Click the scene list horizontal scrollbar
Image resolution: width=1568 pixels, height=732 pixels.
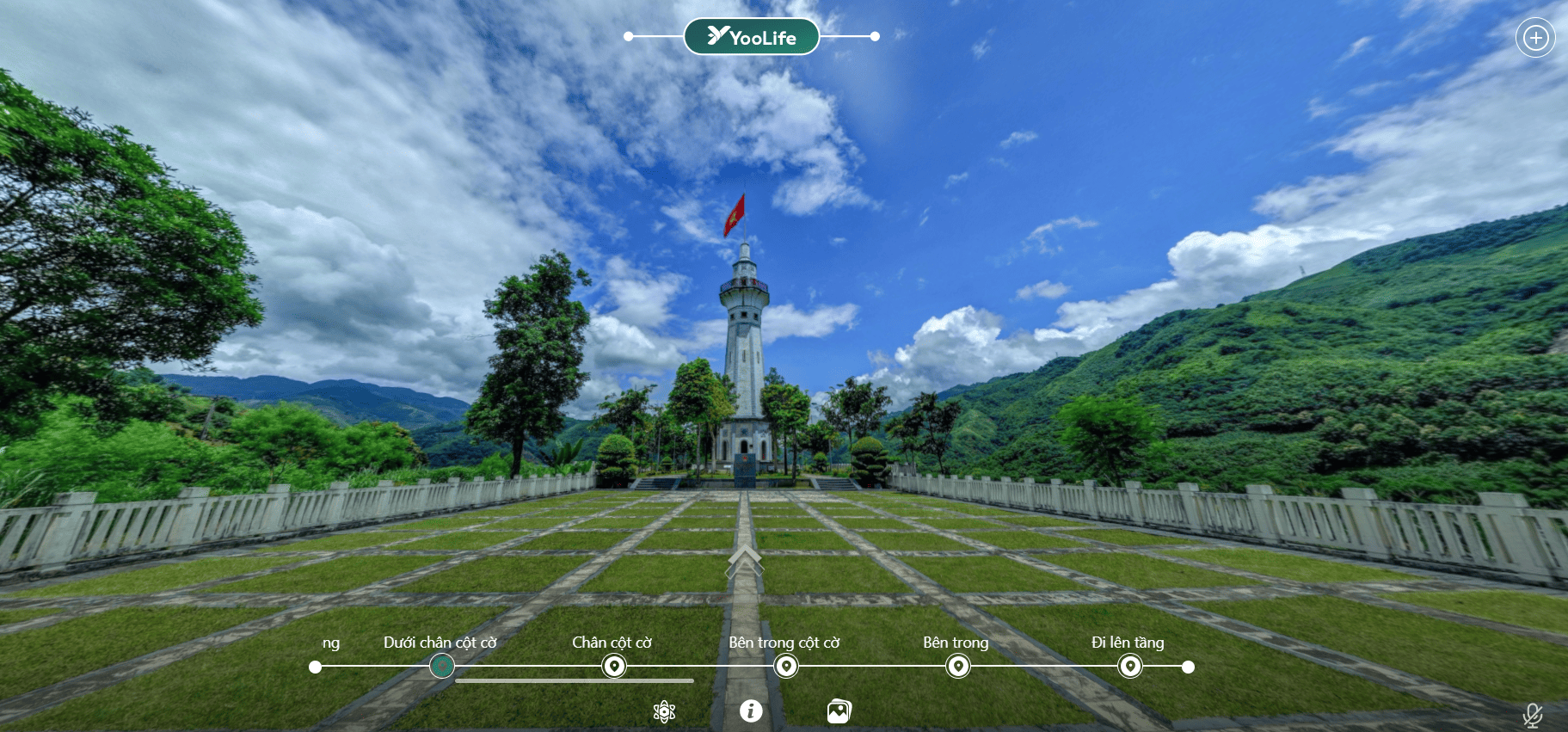(574, 681)
